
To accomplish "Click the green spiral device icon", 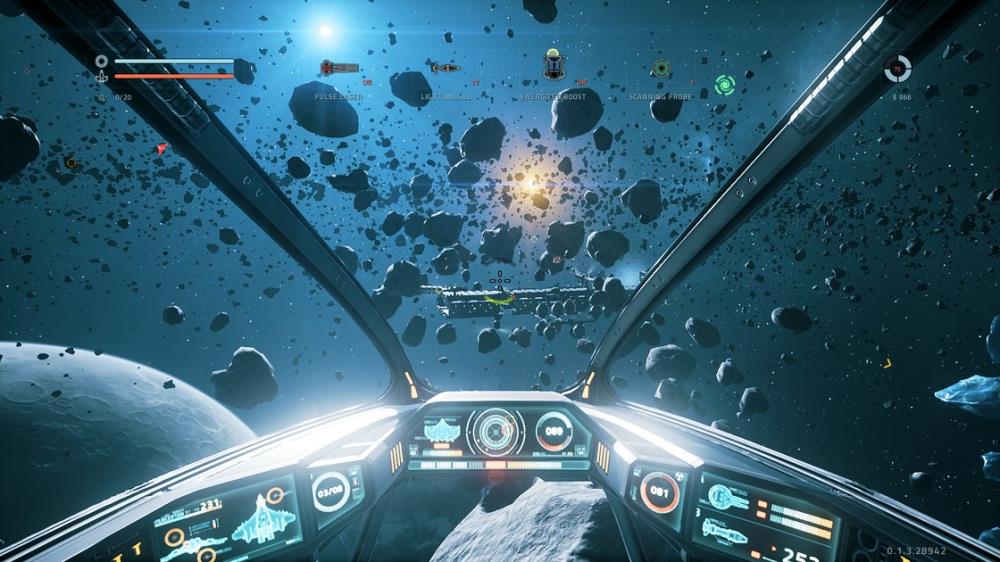I will pyautogui.click(x=725, y=85).
